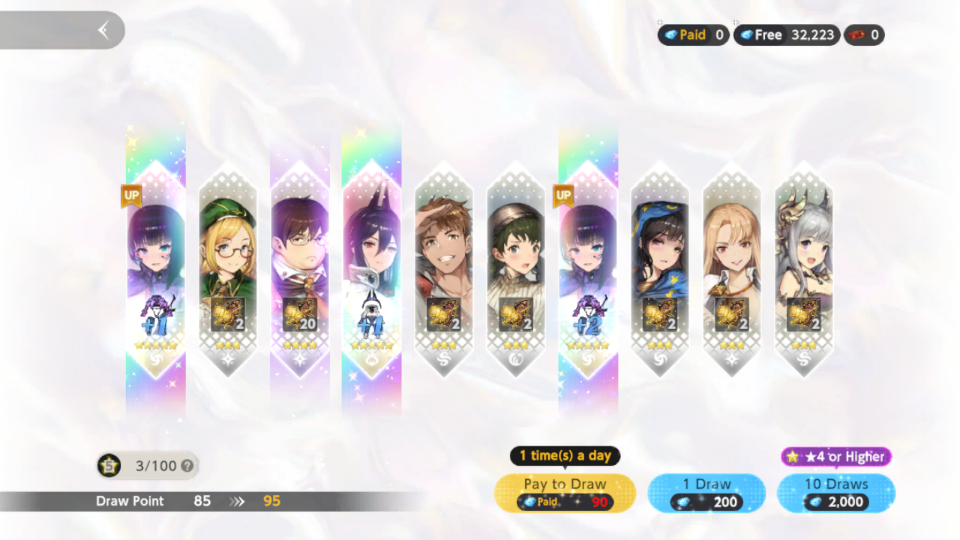Click the red ticket counter
The width and height of the screenshot is (960, 540).
coord(865,35)
